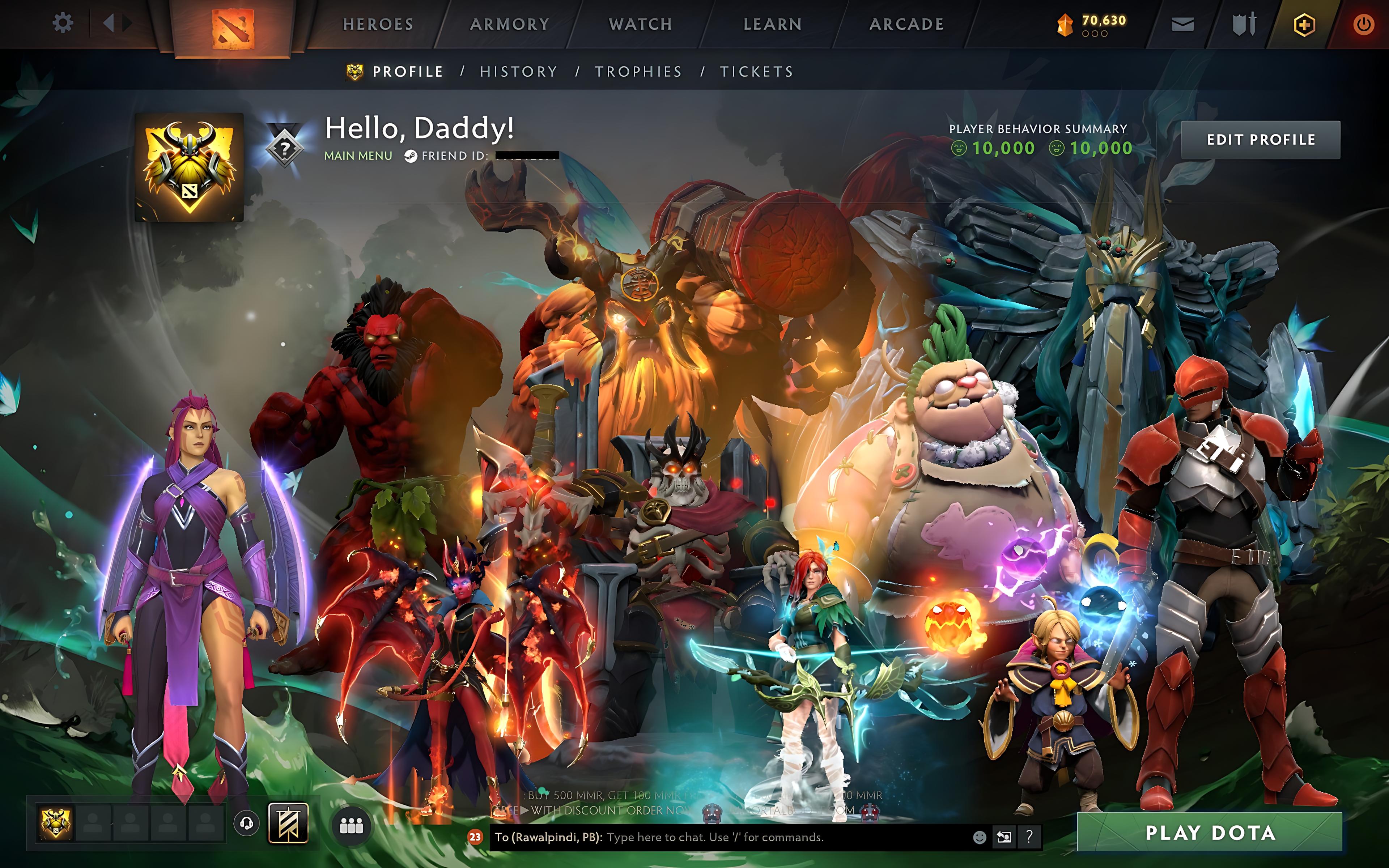
Task: Open the HEROES menu
Action: pos(377,24)
